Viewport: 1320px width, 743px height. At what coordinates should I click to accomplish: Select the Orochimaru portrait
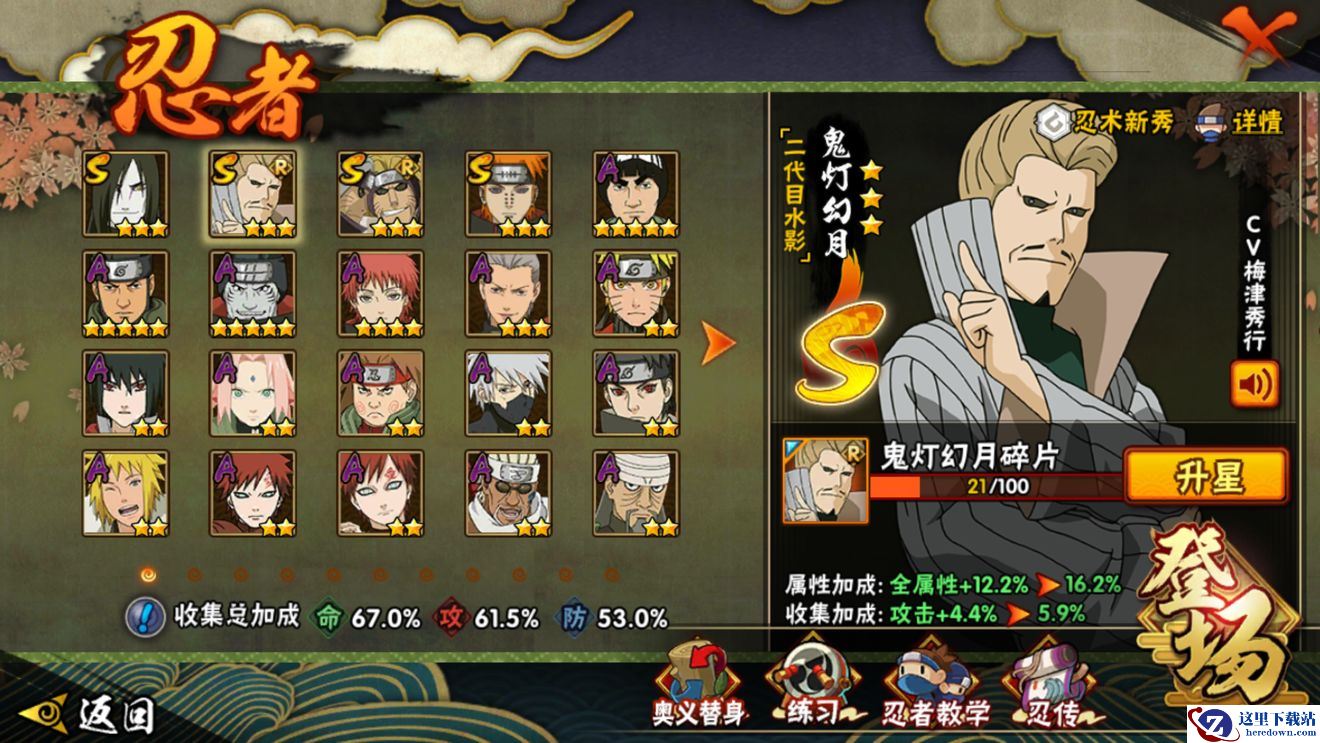tap(125, 194)
